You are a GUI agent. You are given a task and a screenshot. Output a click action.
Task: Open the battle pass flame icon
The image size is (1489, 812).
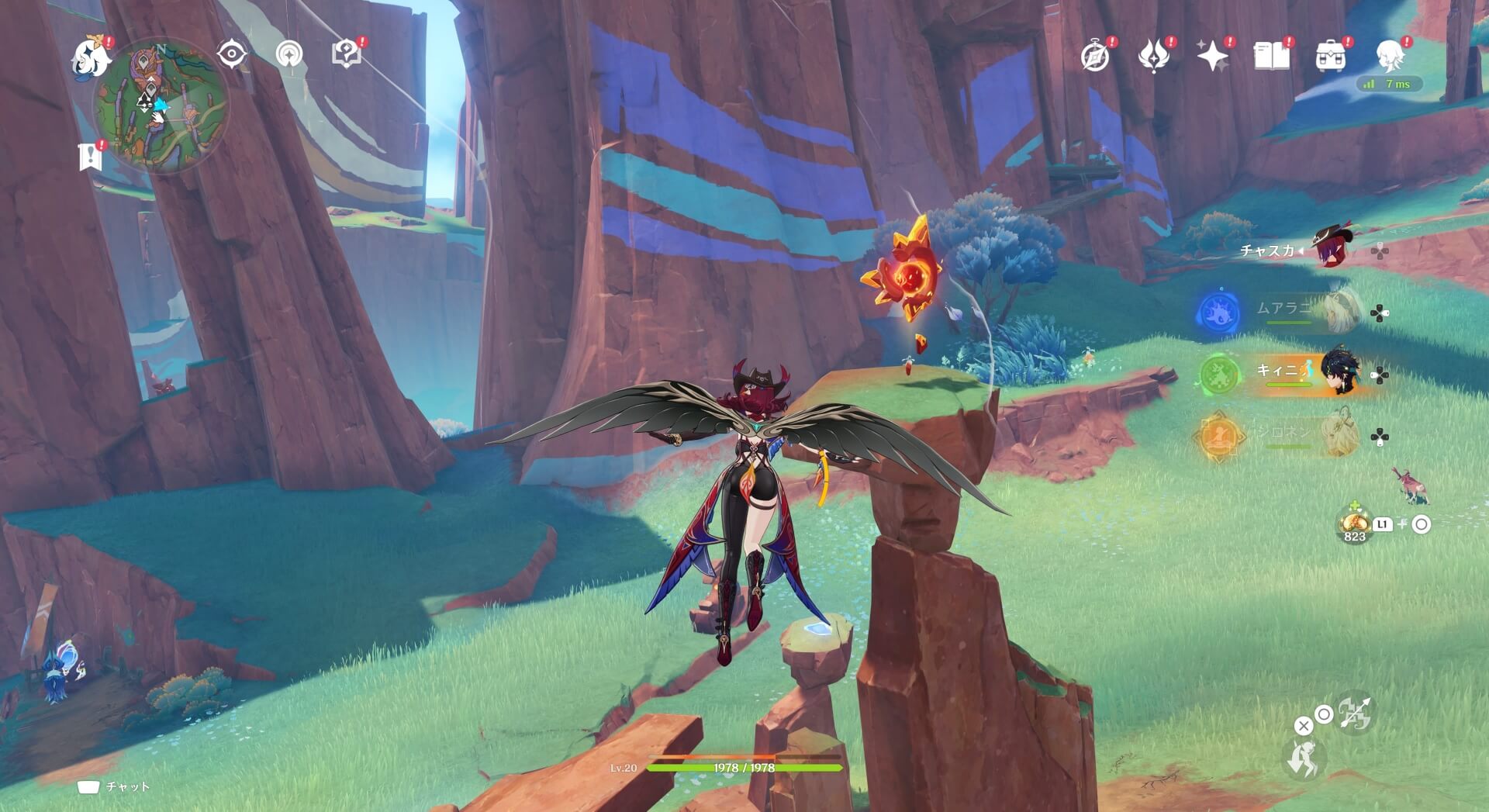click(1153, 57)
